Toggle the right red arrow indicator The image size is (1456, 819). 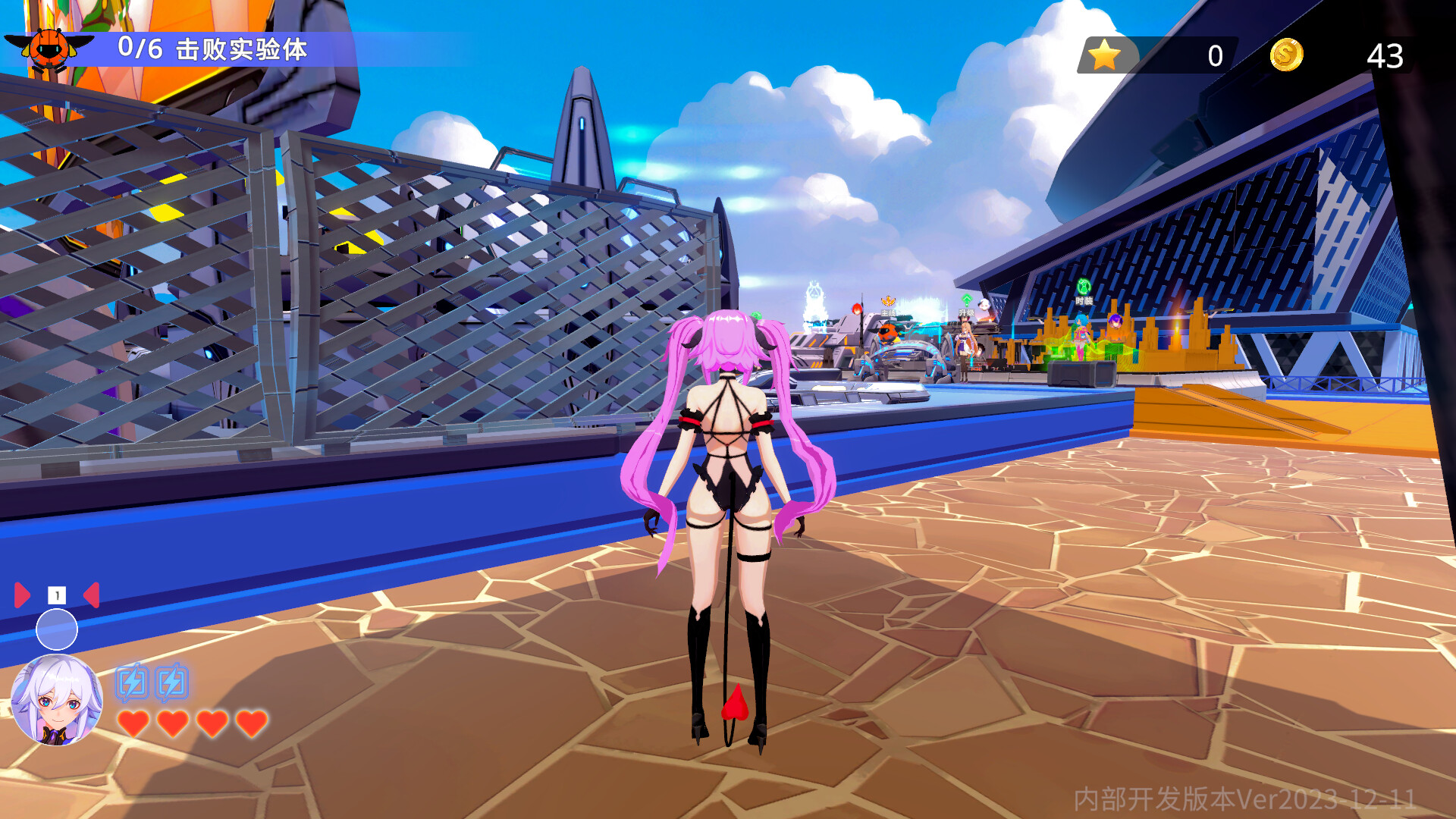[91, 596]
